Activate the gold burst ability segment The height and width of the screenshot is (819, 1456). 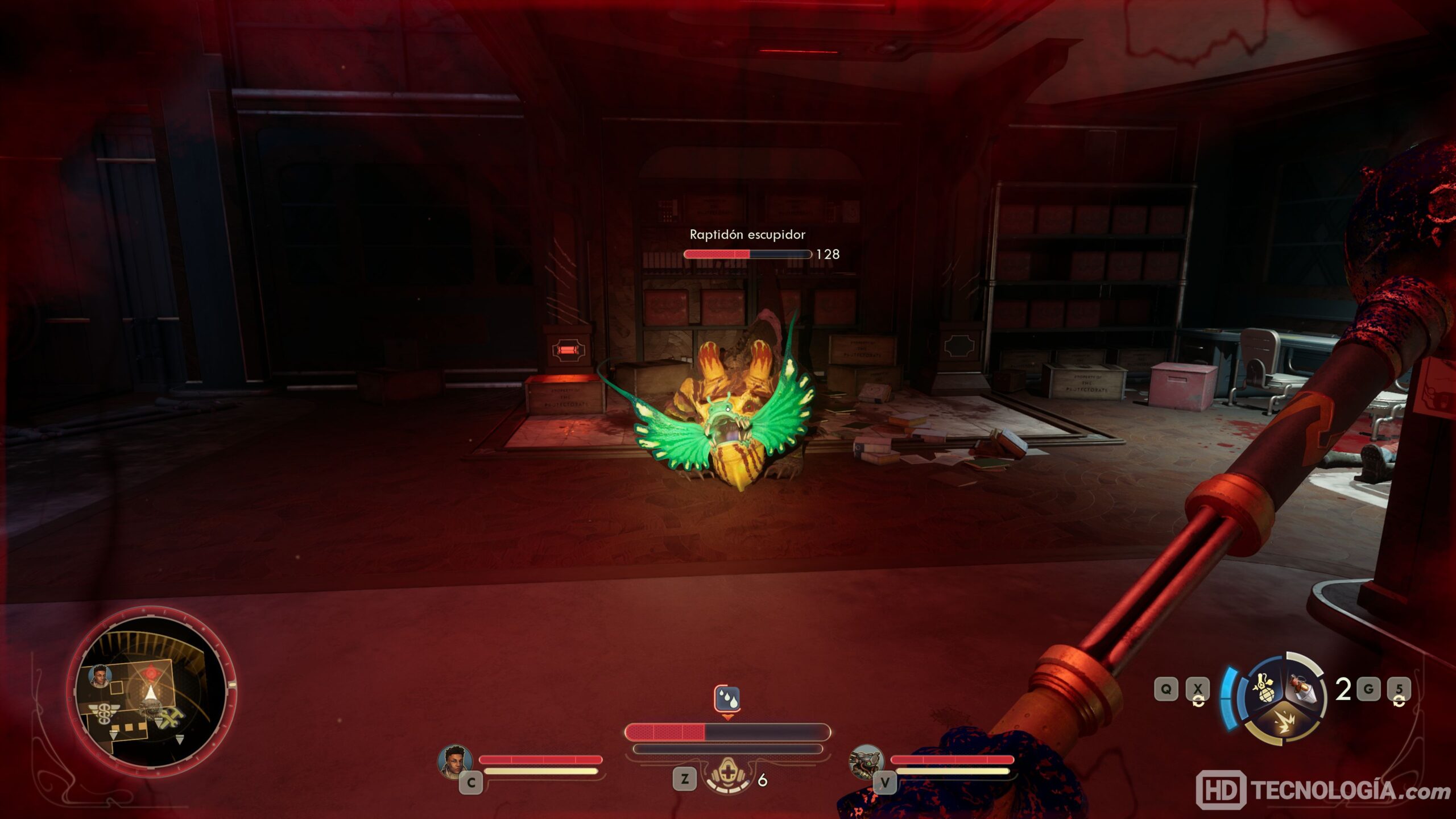click(x=1283, y=726)
